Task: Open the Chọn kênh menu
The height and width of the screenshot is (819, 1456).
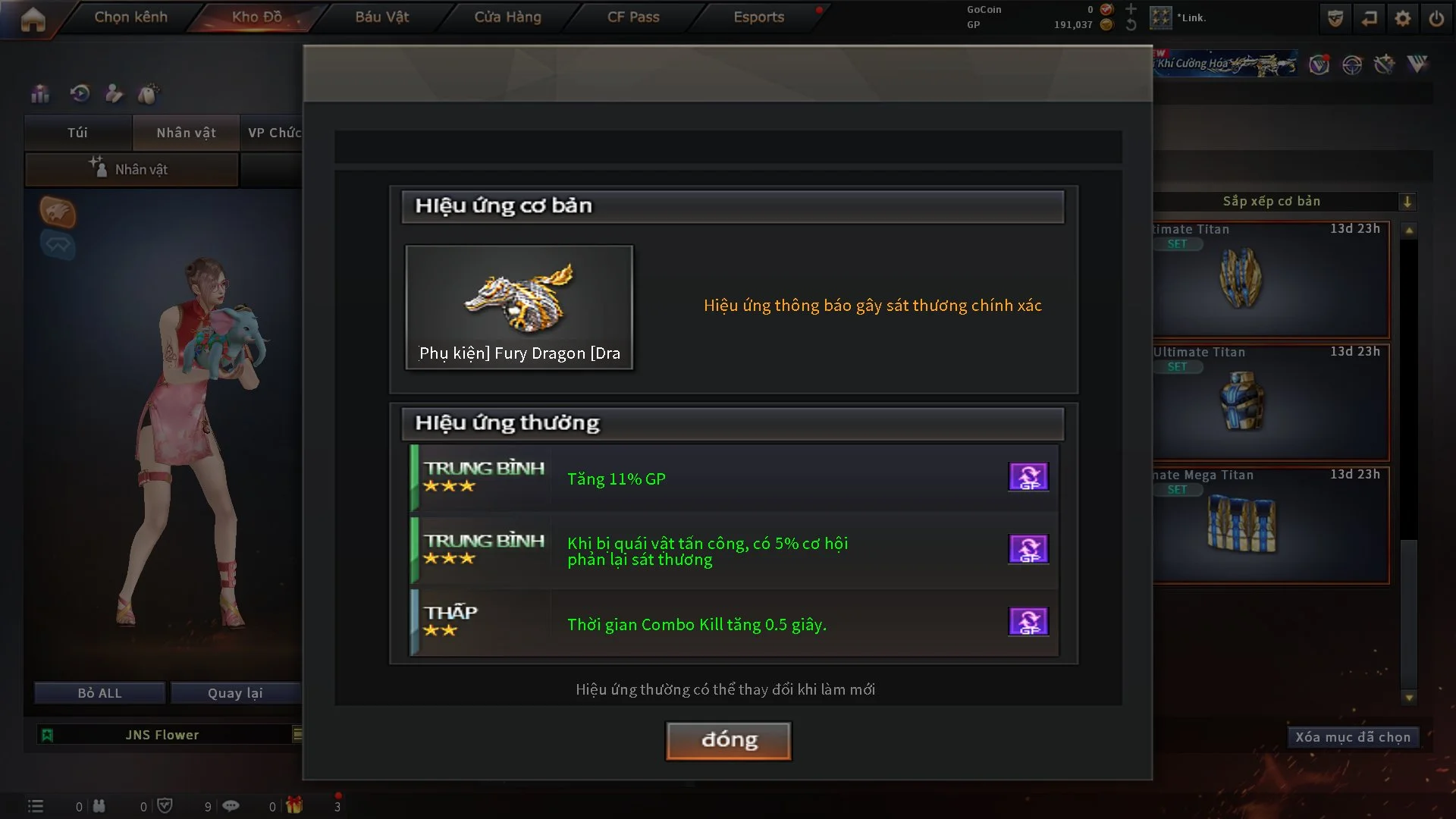Action: click(x=130, y=17)
